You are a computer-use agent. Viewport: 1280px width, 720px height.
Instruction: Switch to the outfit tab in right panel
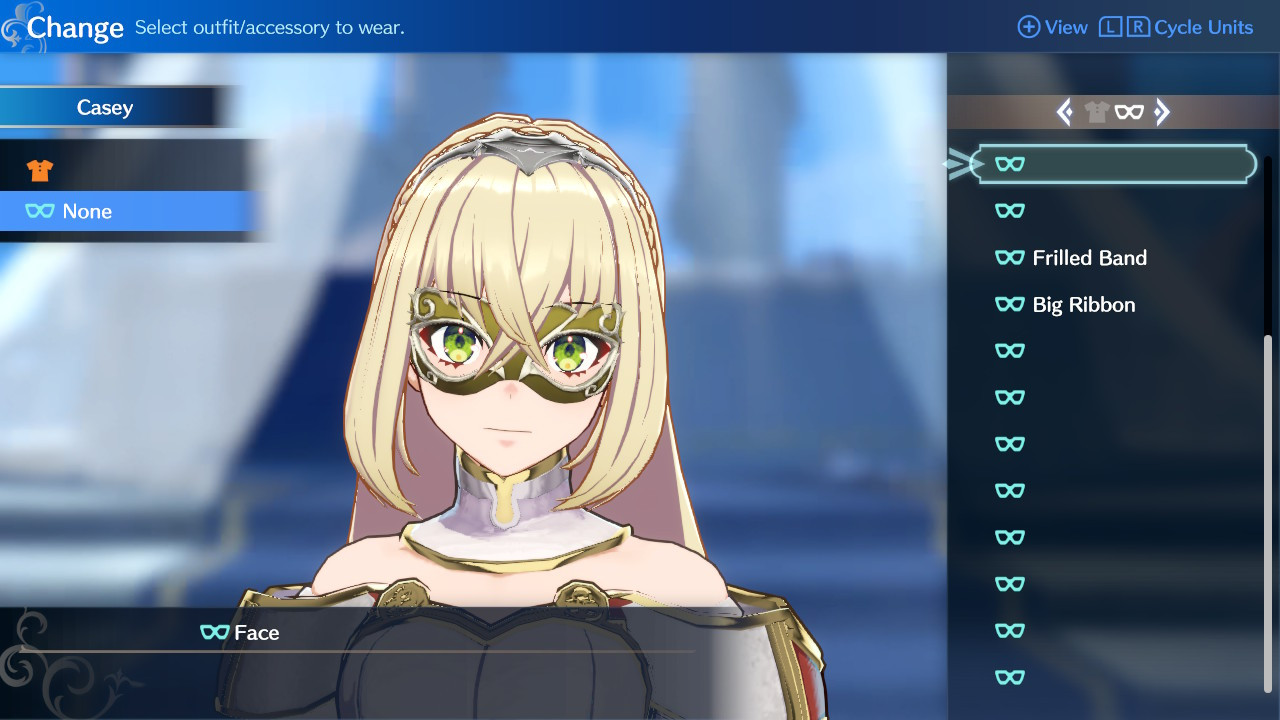click(1097, 112)
